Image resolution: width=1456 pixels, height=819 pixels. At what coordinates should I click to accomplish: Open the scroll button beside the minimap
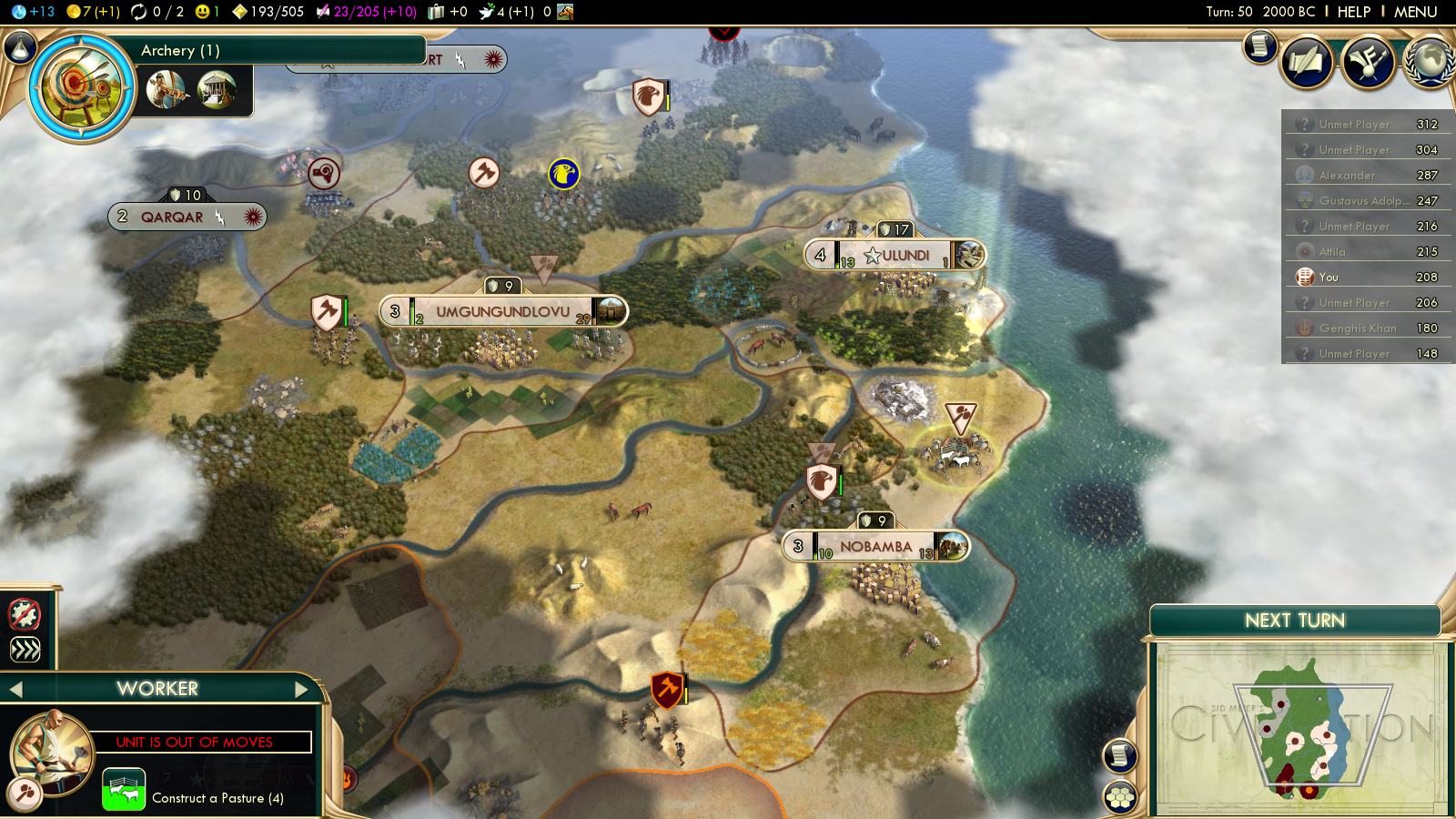pos(1120,755)
